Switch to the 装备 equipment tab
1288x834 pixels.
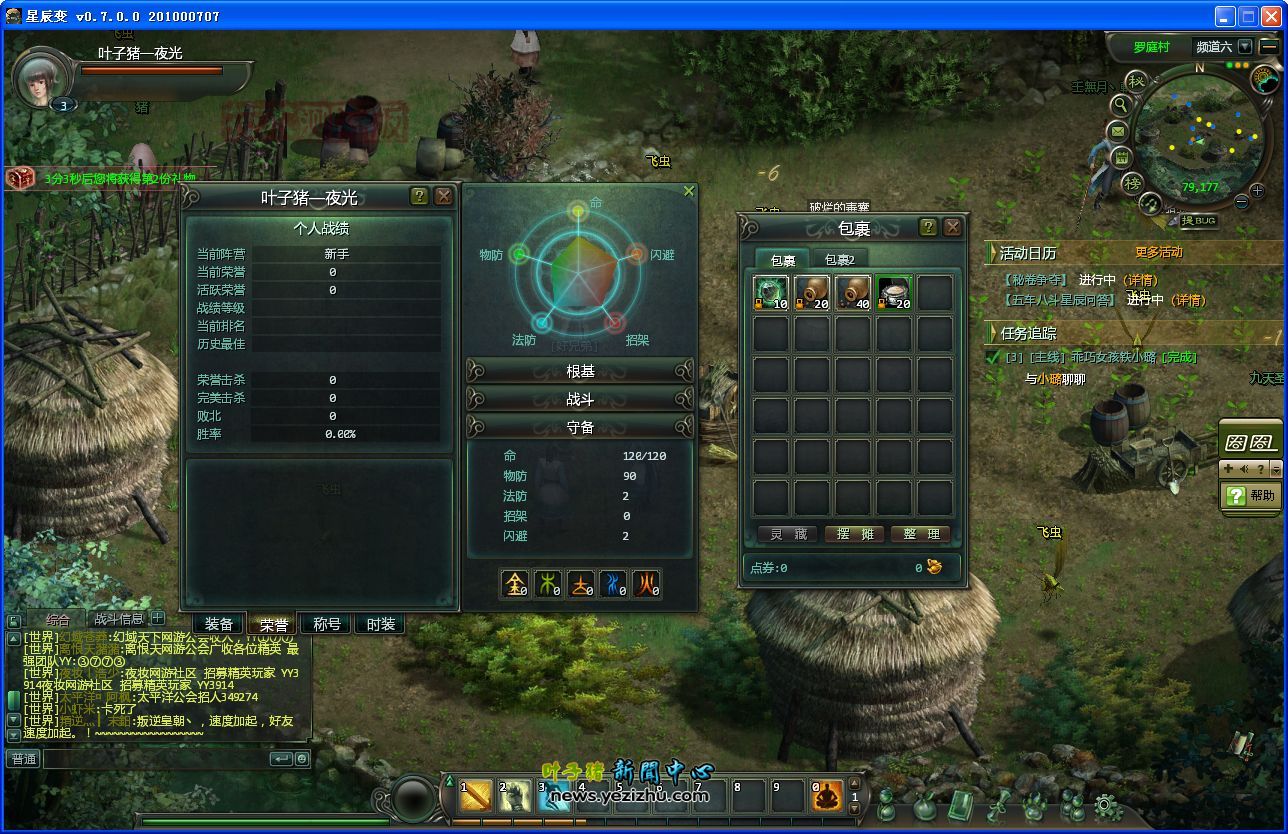click(x=219, y=624)
